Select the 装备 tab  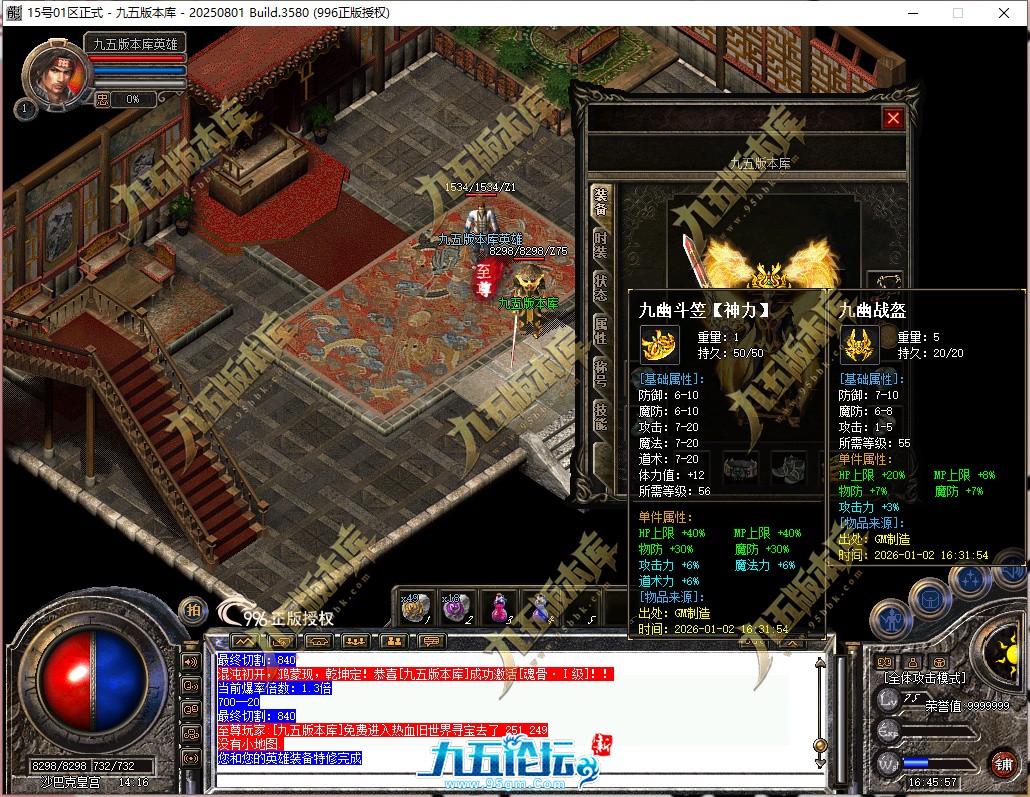click(601, 202)
